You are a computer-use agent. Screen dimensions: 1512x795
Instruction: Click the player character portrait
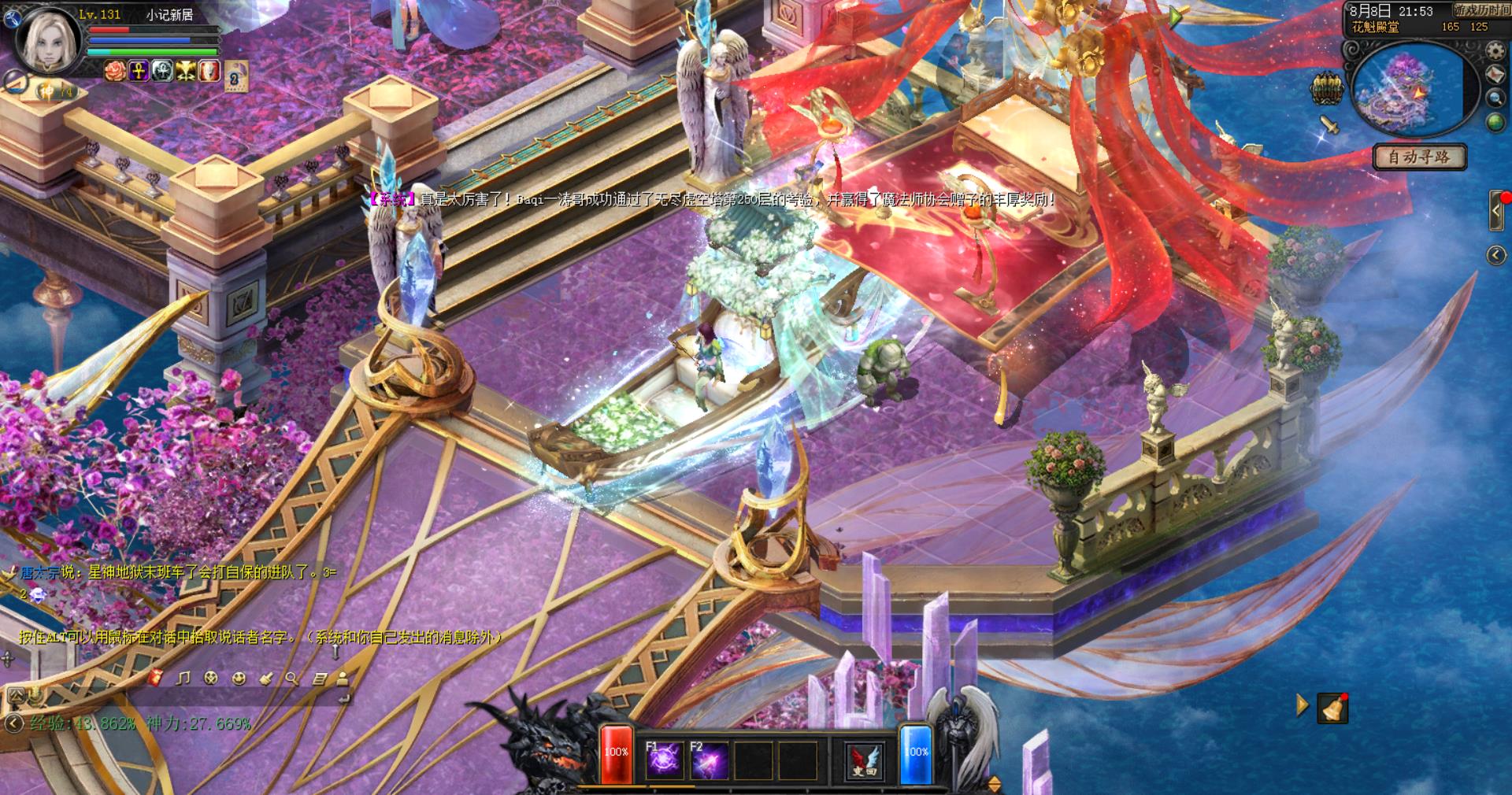tap(50, 41)
